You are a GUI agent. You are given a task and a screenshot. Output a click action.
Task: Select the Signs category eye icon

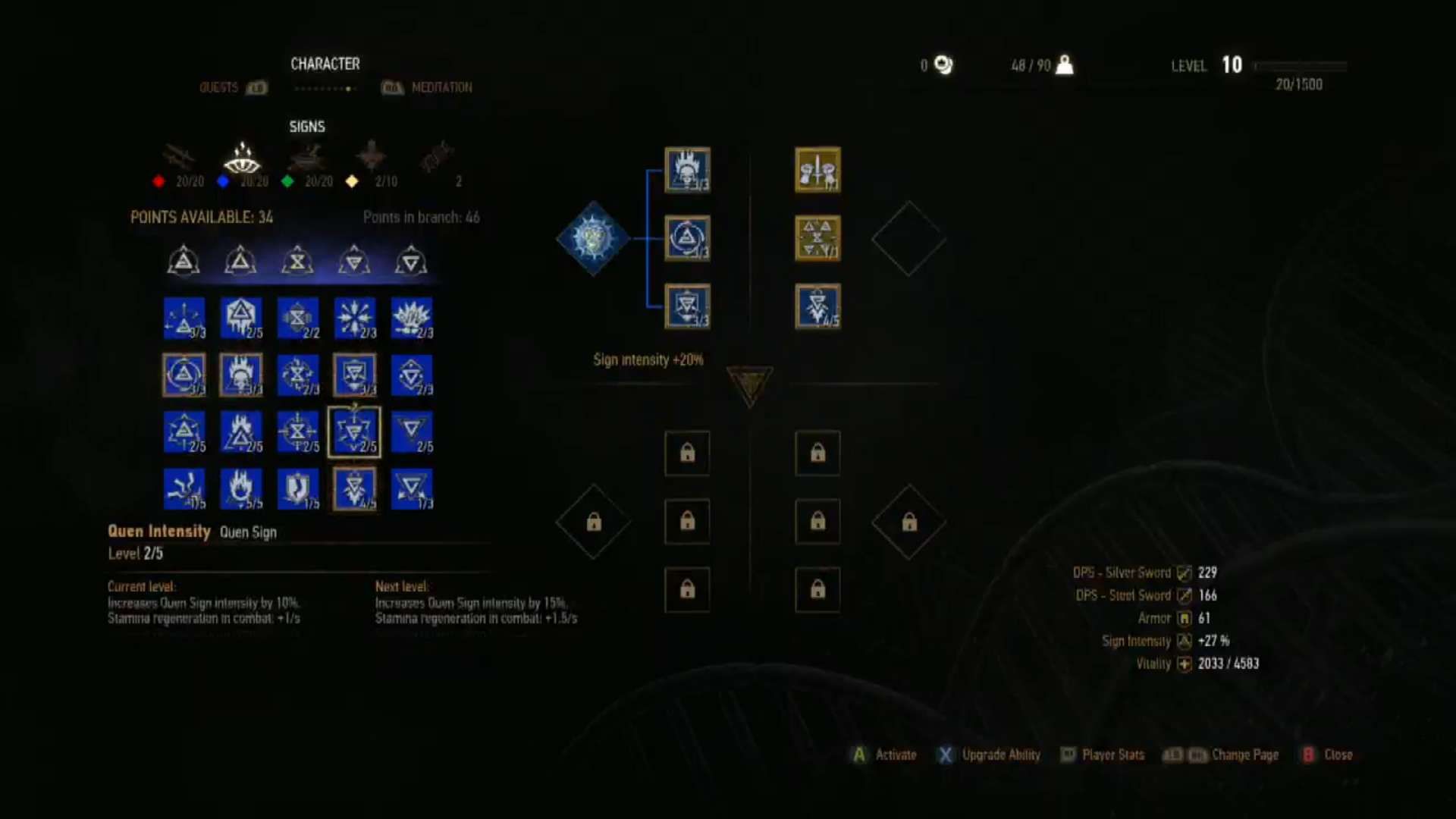pos(241,159)
